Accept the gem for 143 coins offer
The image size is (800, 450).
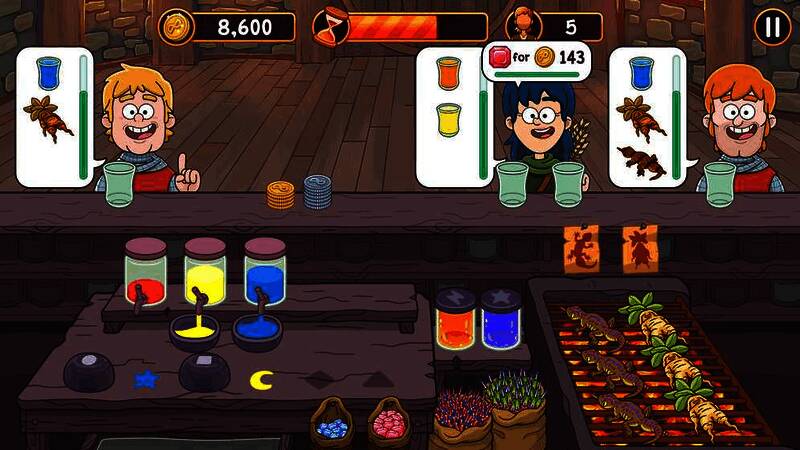(536, 58)
